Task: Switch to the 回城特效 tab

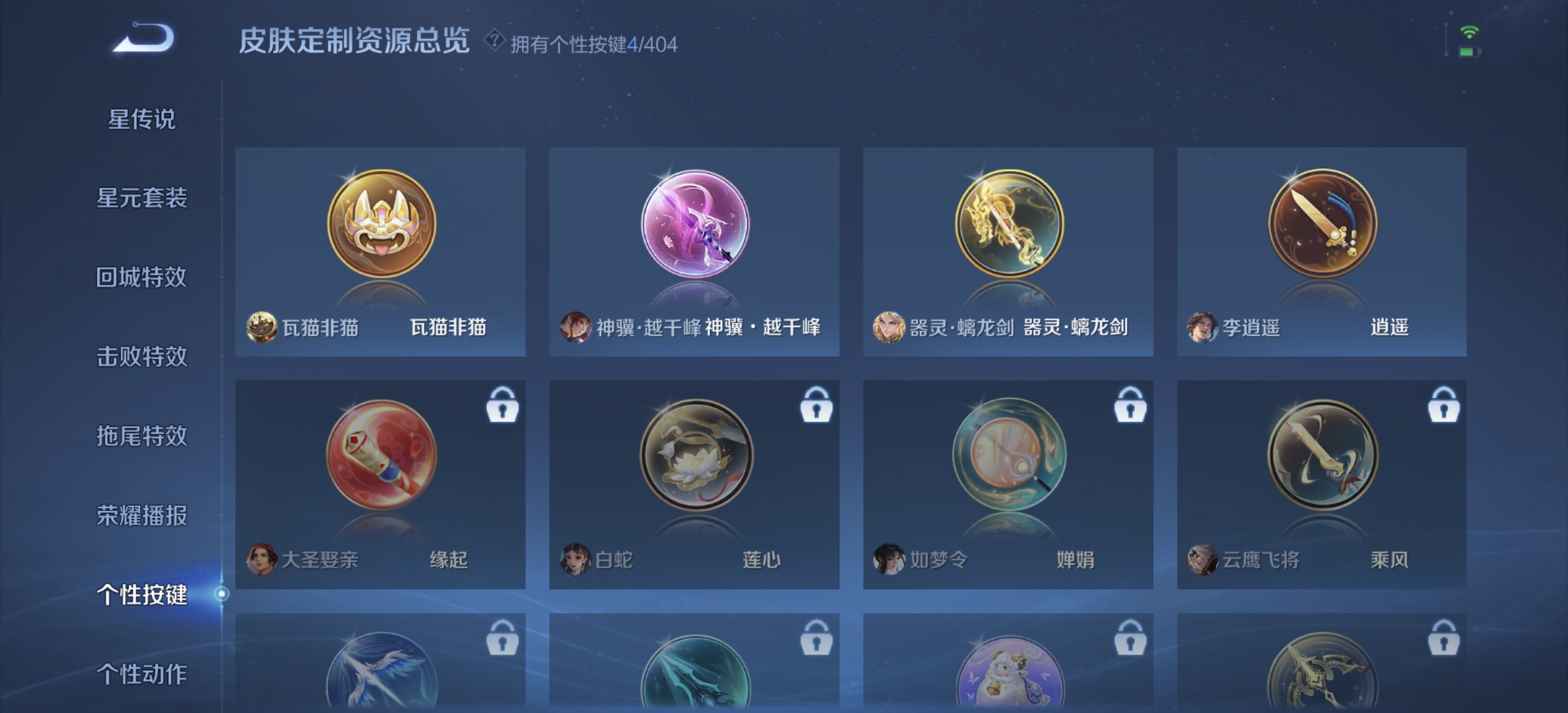Action: [x=143, y=277]
